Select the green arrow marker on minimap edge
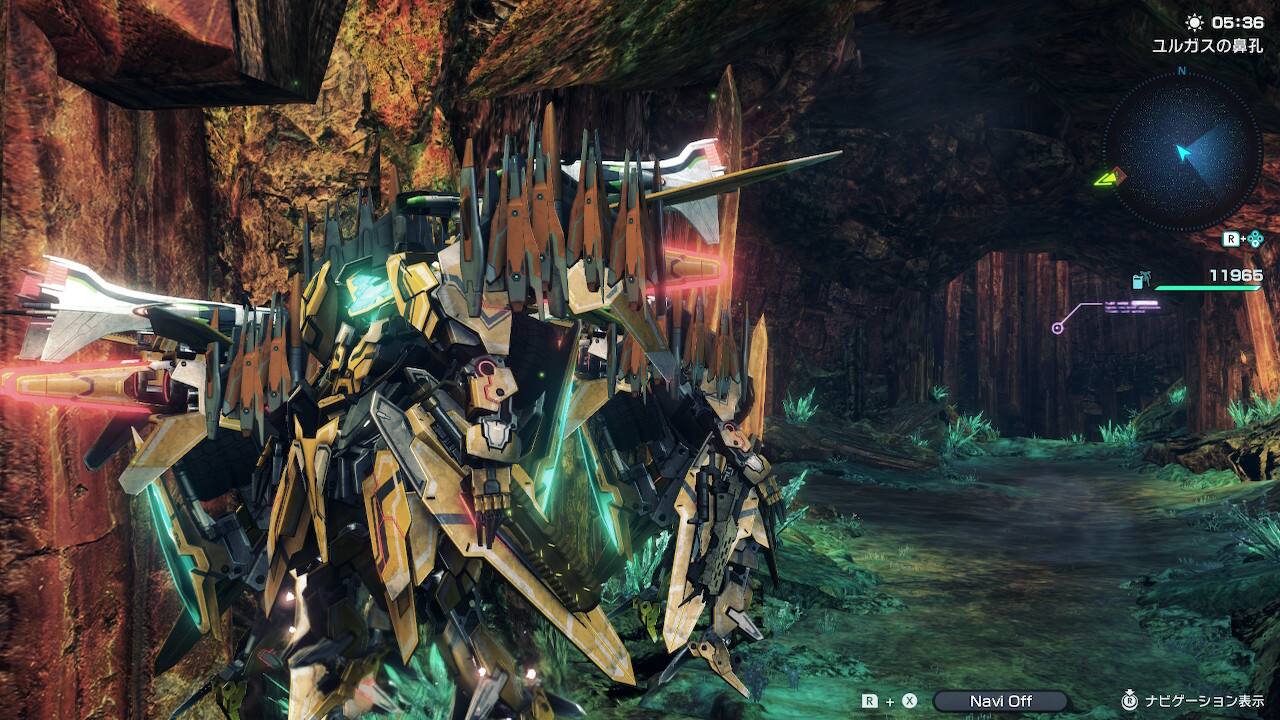 1106,179
